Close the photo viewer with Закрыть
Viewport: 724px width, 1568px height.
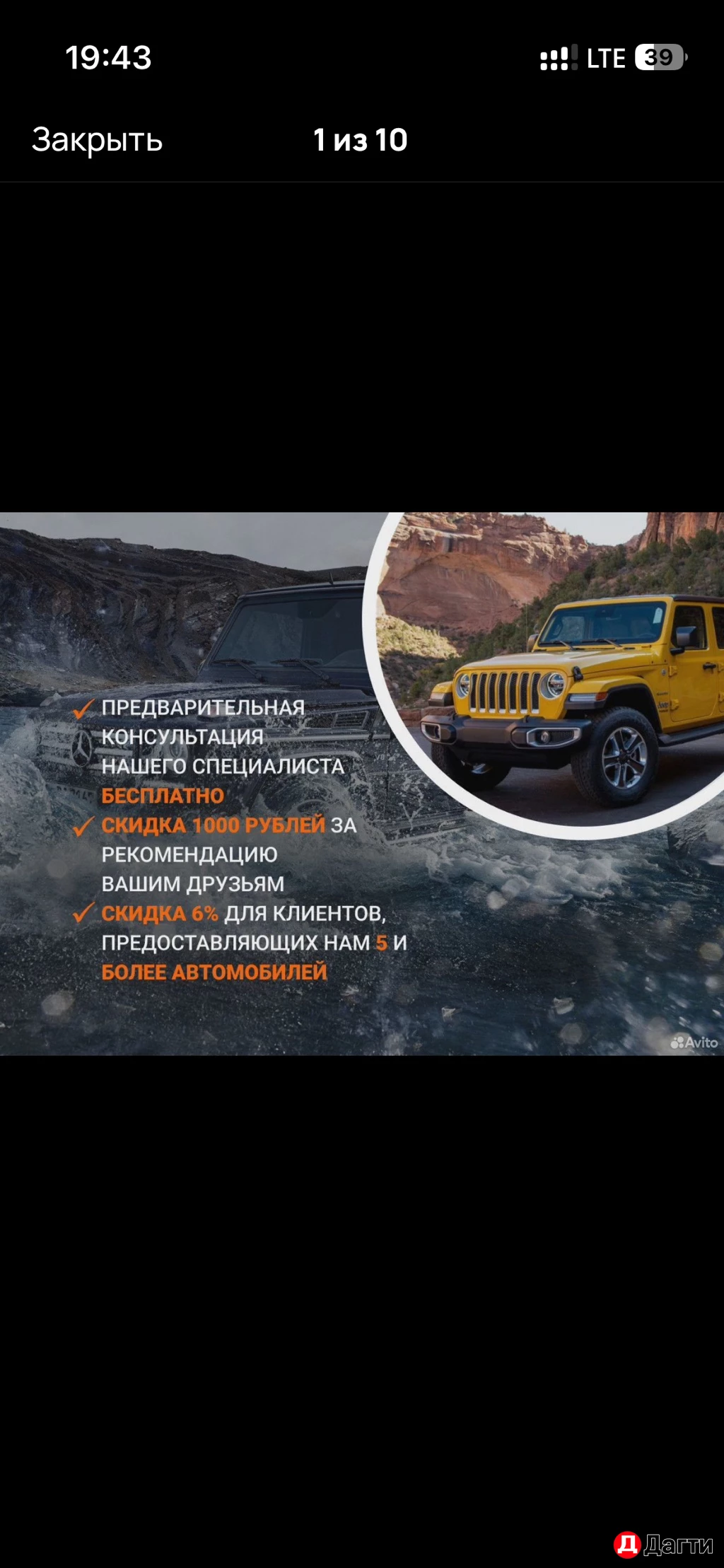(98, 140)
